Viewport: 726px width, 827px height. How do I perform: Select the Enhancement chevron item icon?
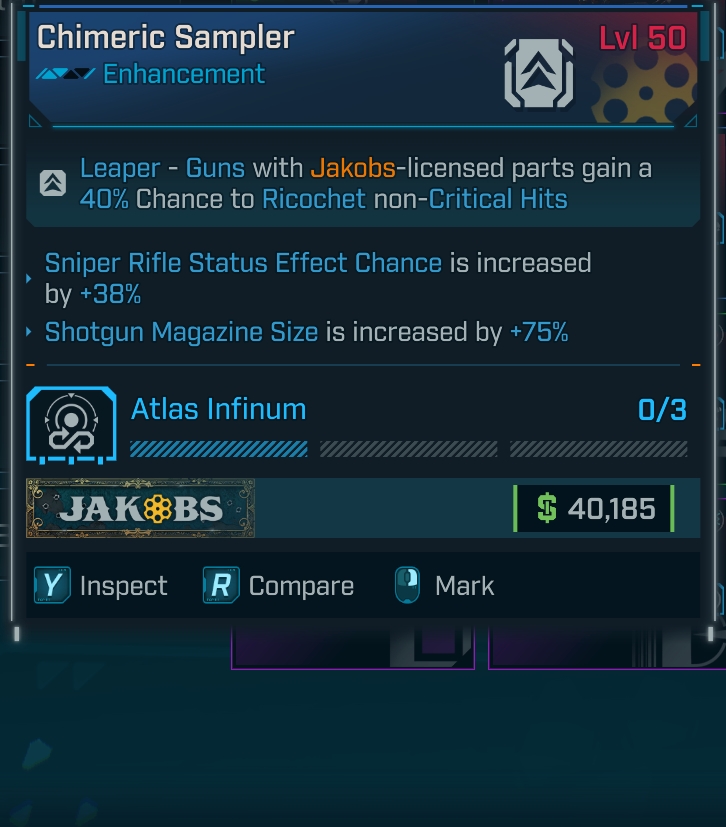click(539, 73)
